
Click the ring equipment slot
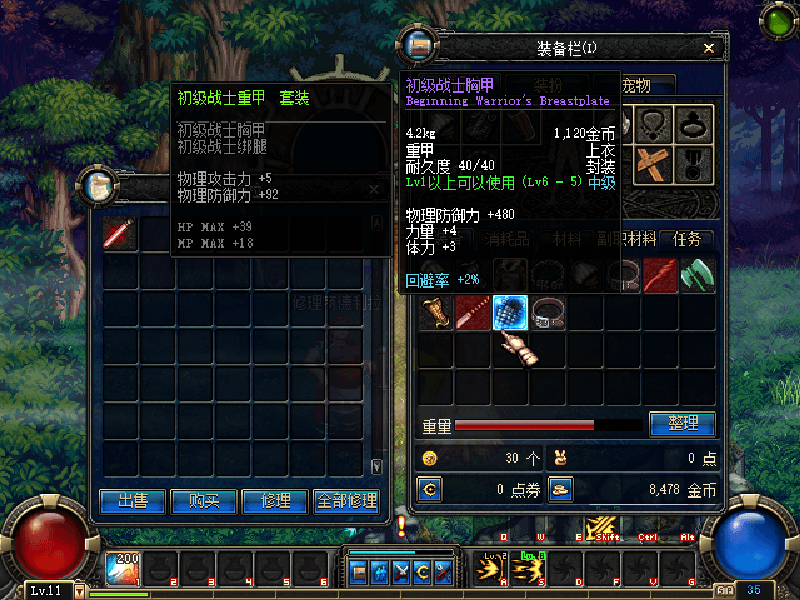[693, 123]
